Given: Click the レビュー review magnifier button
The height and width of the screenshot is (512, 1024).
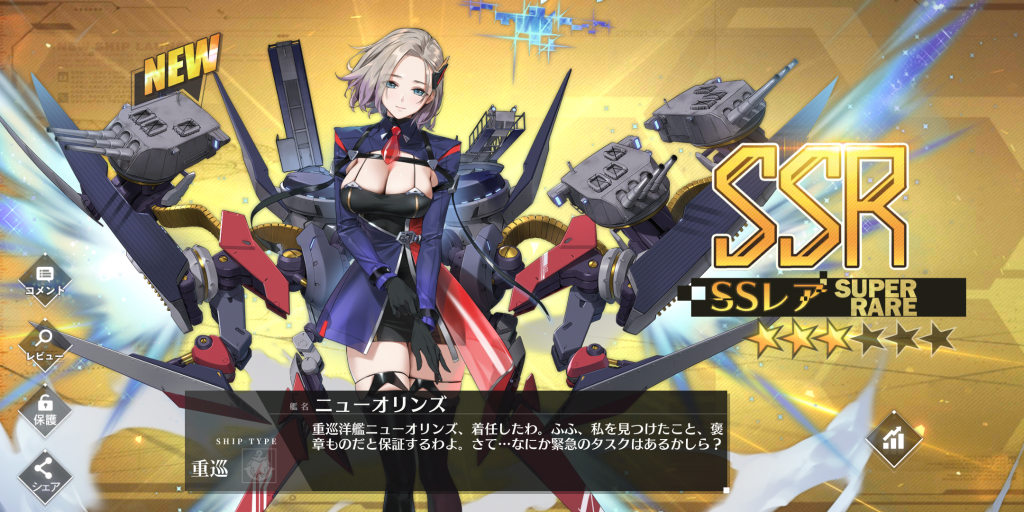Looking at the screenshot, I should tap(44, 343).
